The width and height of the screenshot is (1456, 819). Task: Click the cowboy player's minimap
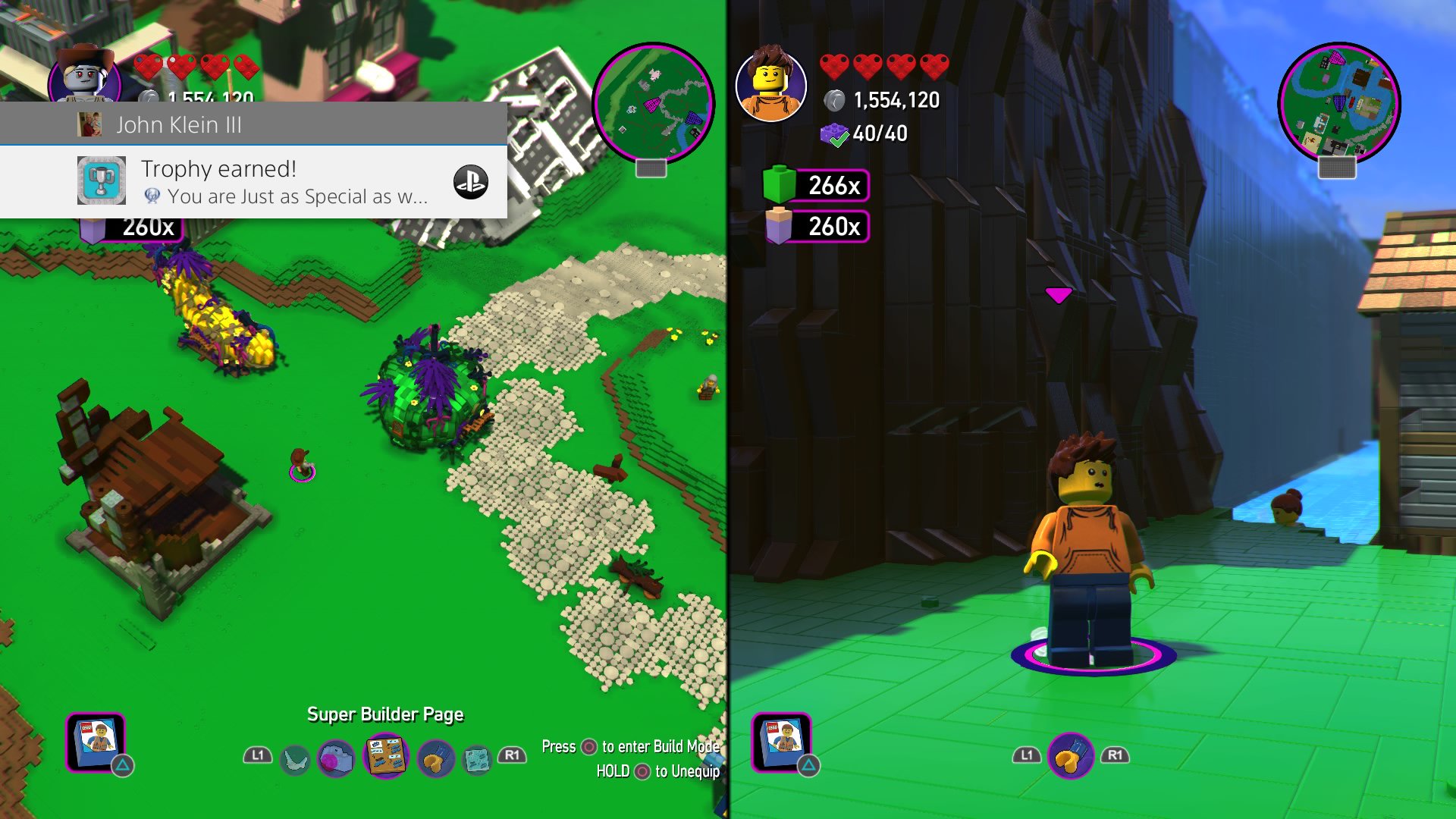click(x=653, y=103)
